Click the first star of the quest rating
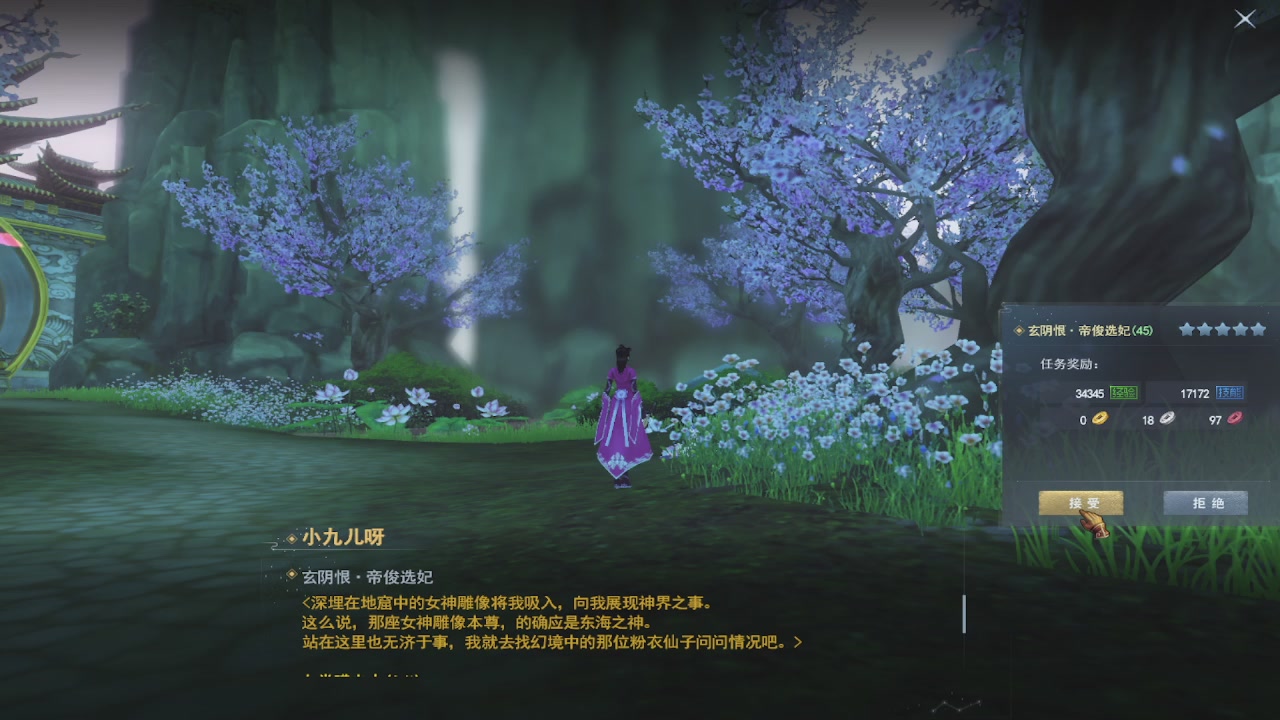1280x720 pixels. pos(1189,330)
